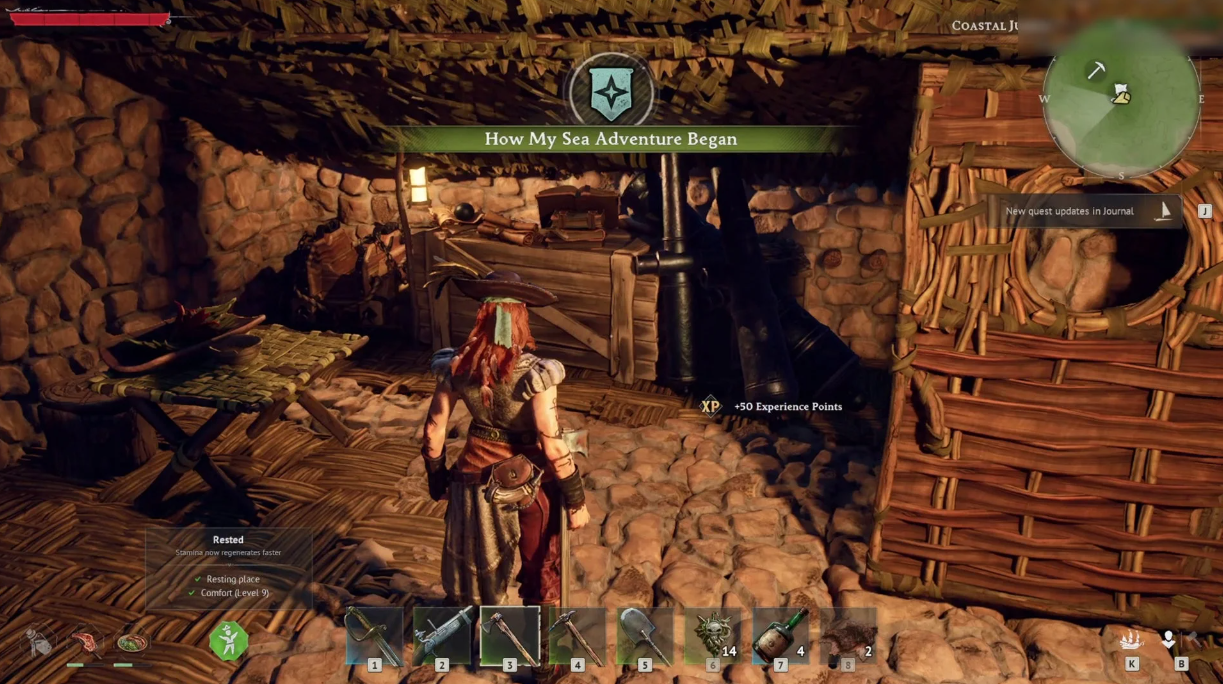Image resolution: width=1223 pixels, height=684 pixels.
Task: Click the quest completion shield star emblem
Action: [x=610, y=94]
